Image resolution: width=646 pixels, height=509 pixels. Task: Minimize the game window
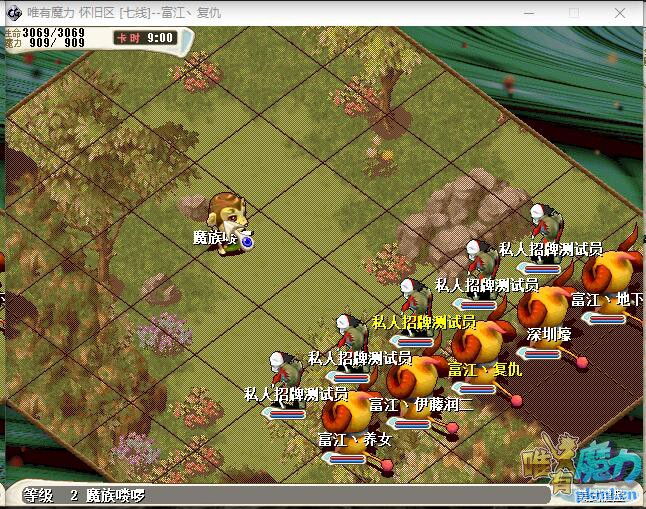coord(527,13)
